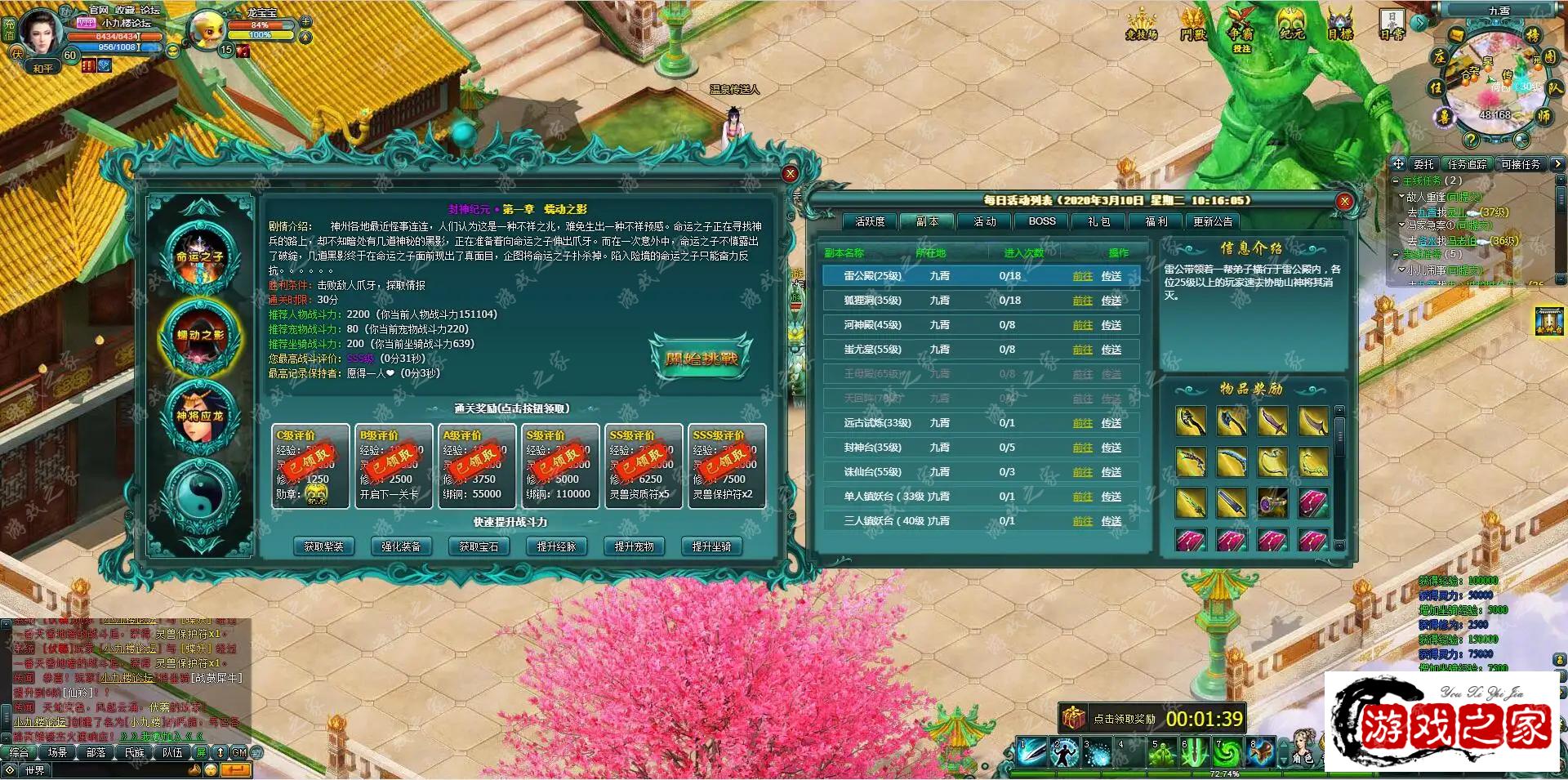Viewport: 1568px width, 780px height.
Task: Select the 神将应龙 chapter portrait
Action: click(200, 415)
